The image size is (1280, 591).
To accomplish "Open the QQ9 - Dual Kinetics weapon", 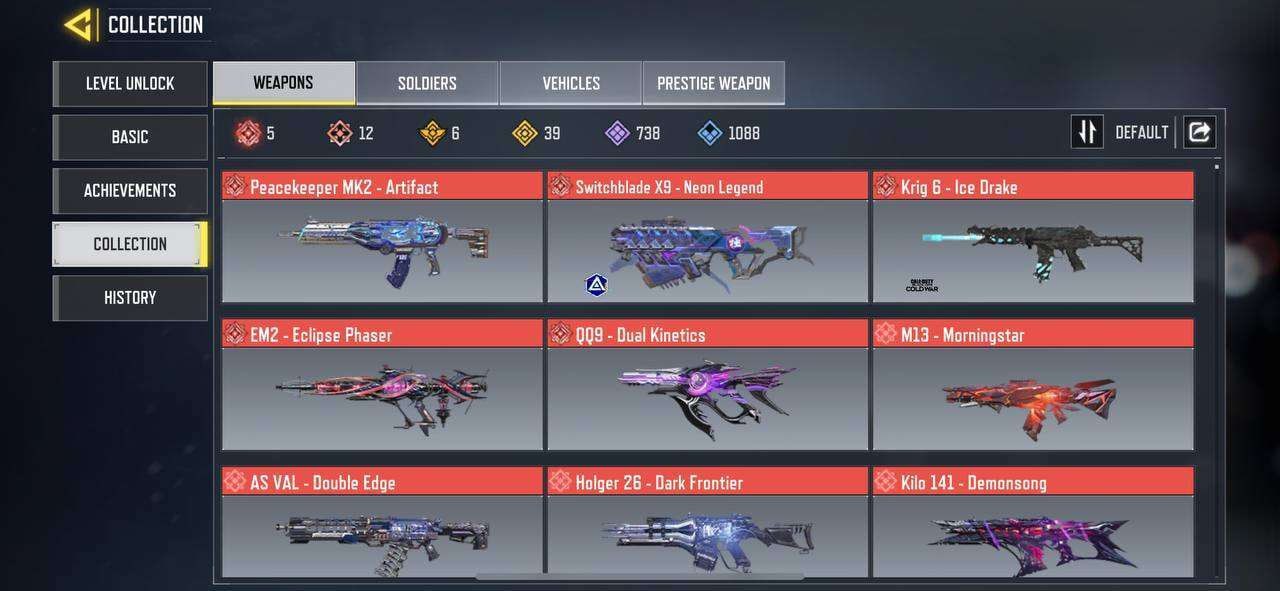I will tap(707, 386).
